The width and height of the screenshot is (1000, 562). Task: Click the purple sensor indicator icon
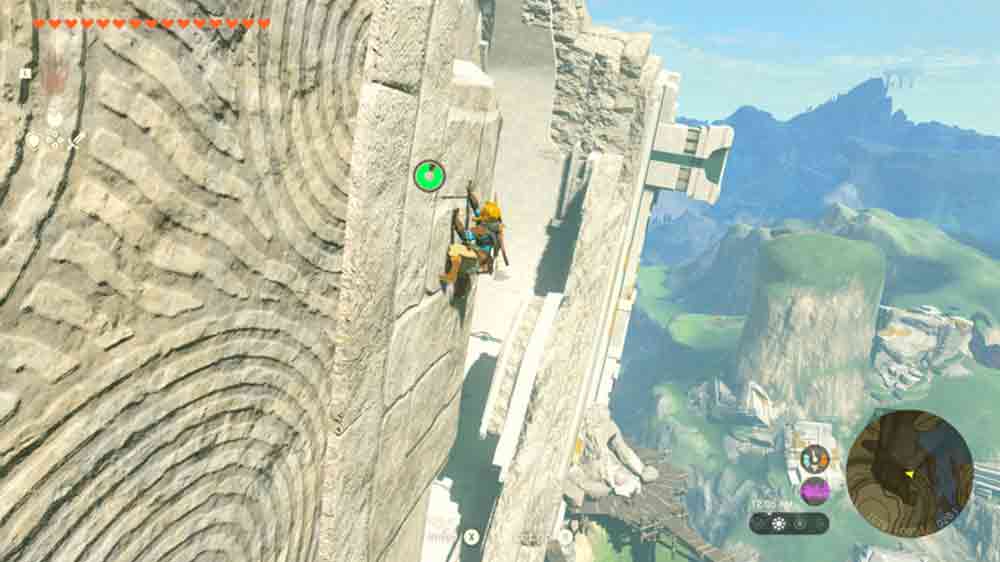click(x=815, y=491)
